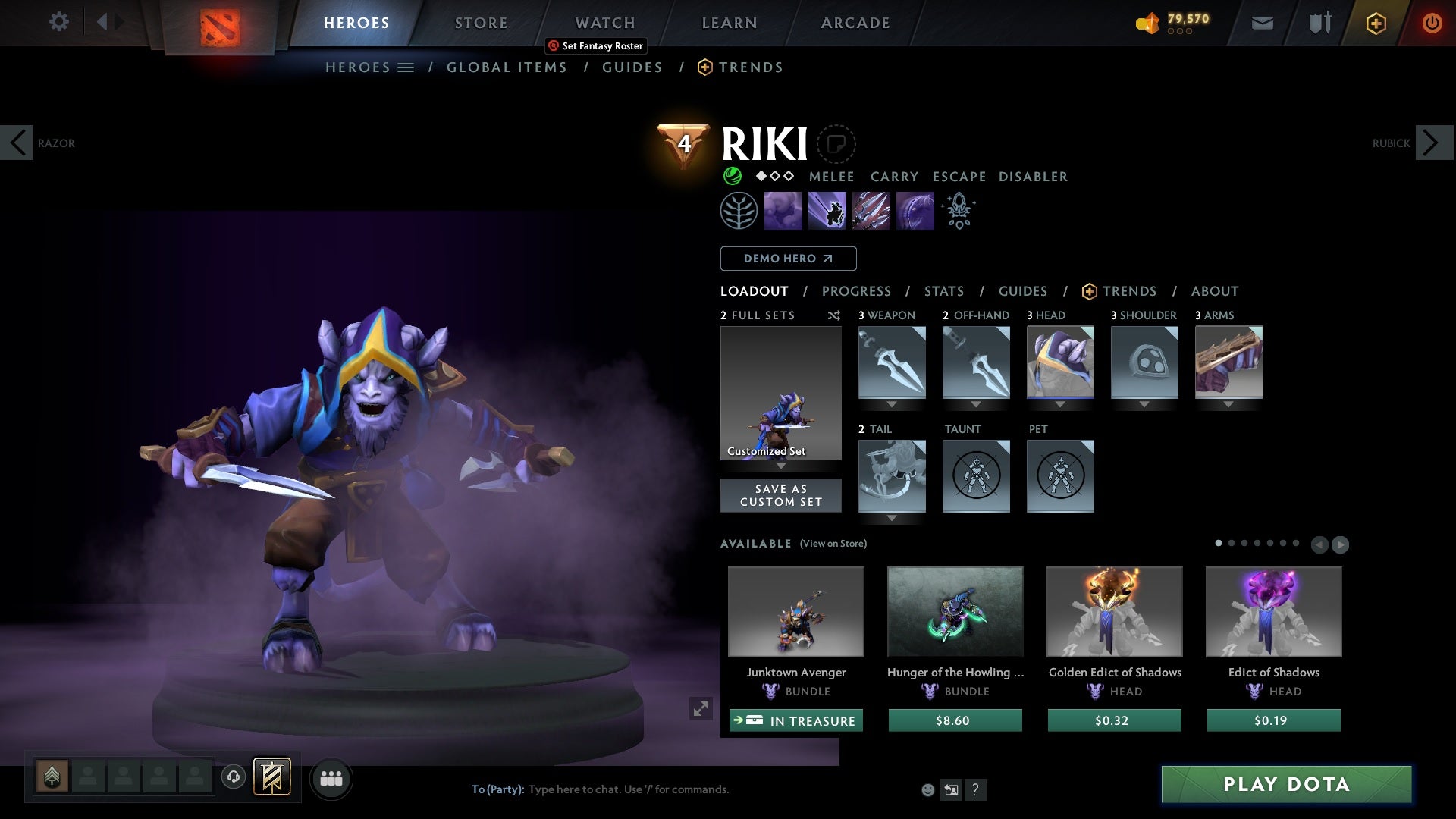1456x819 pixels.
Task: Click the red power button icon
Action: (1432, 22)
